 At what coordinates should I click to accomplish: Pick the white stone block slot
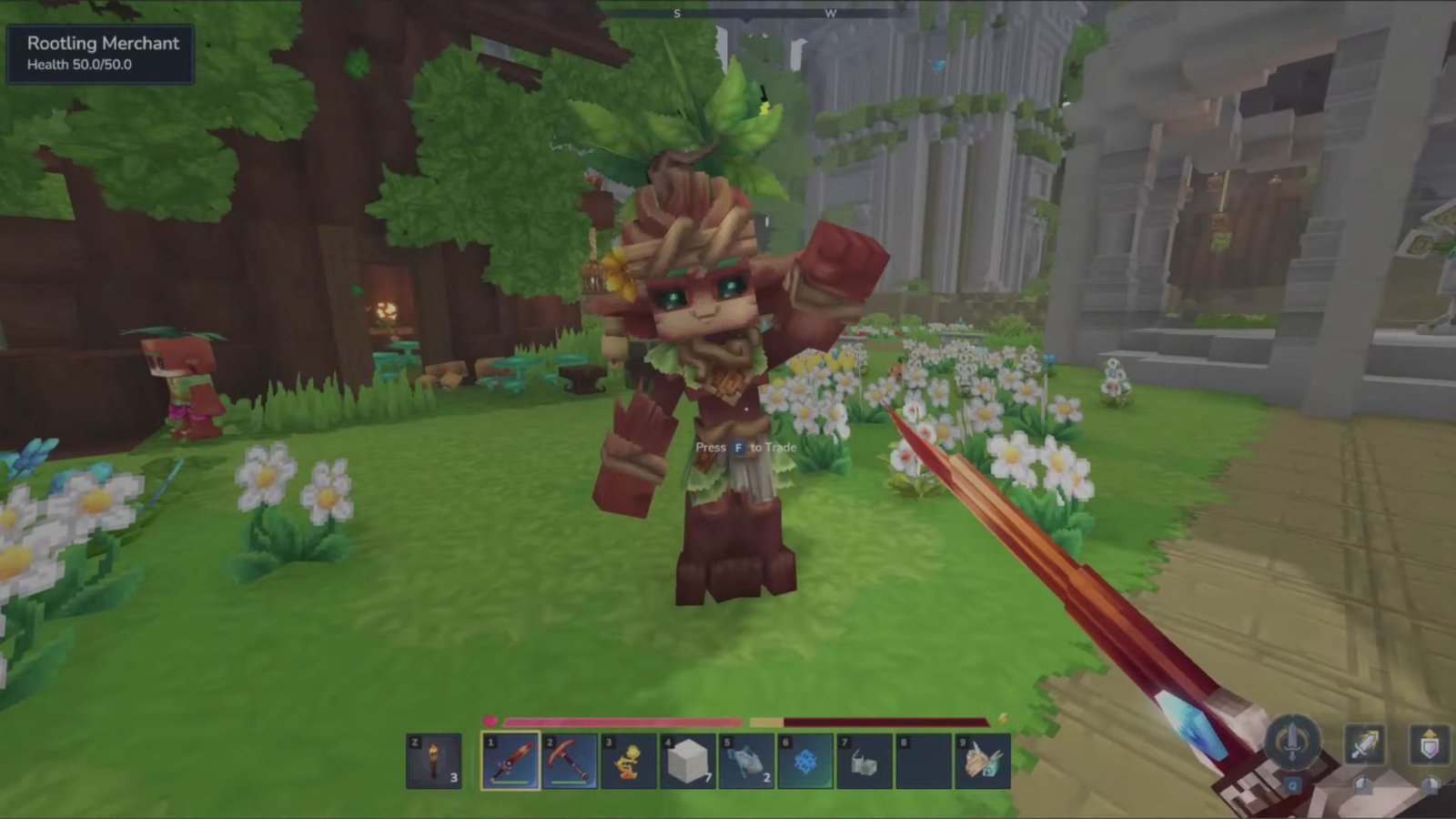point(687,761)
